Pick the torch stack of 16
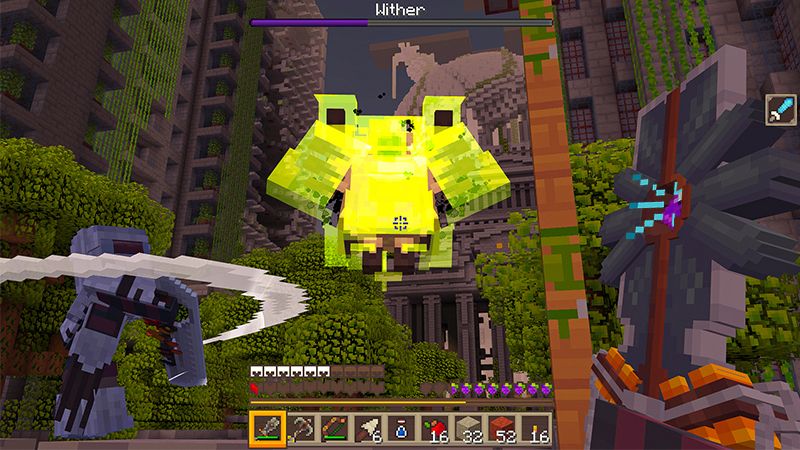 tap(537, 430)
